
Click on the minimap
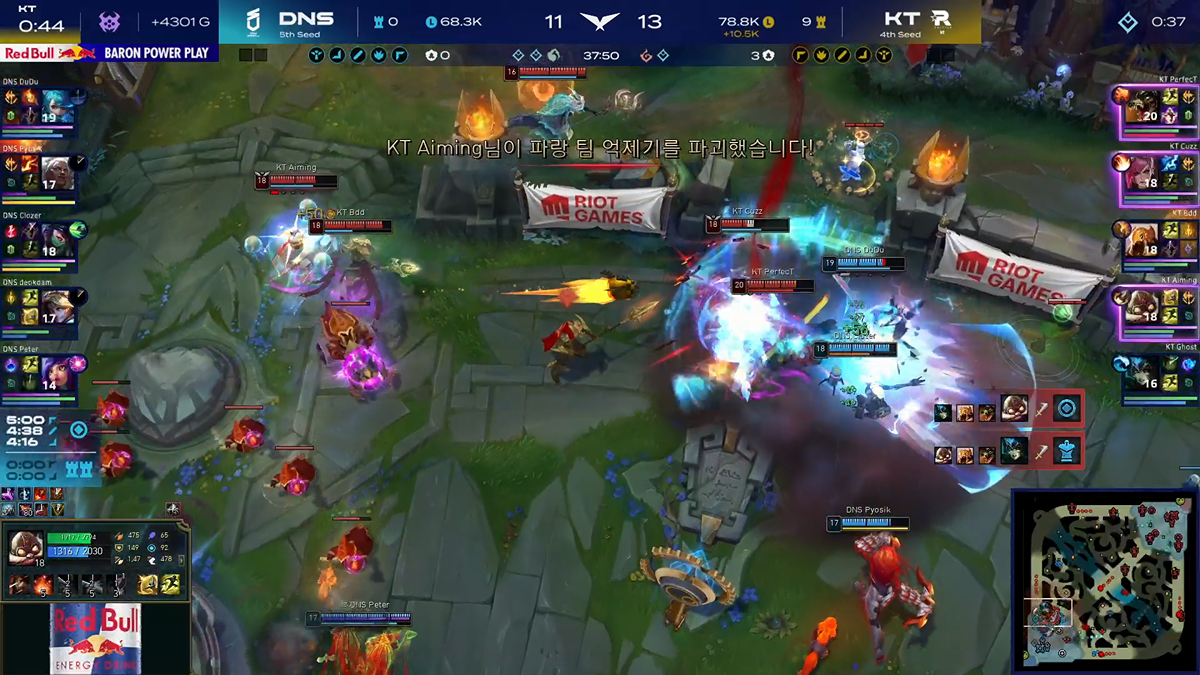pyautogui.click(x=1104, y=579)
